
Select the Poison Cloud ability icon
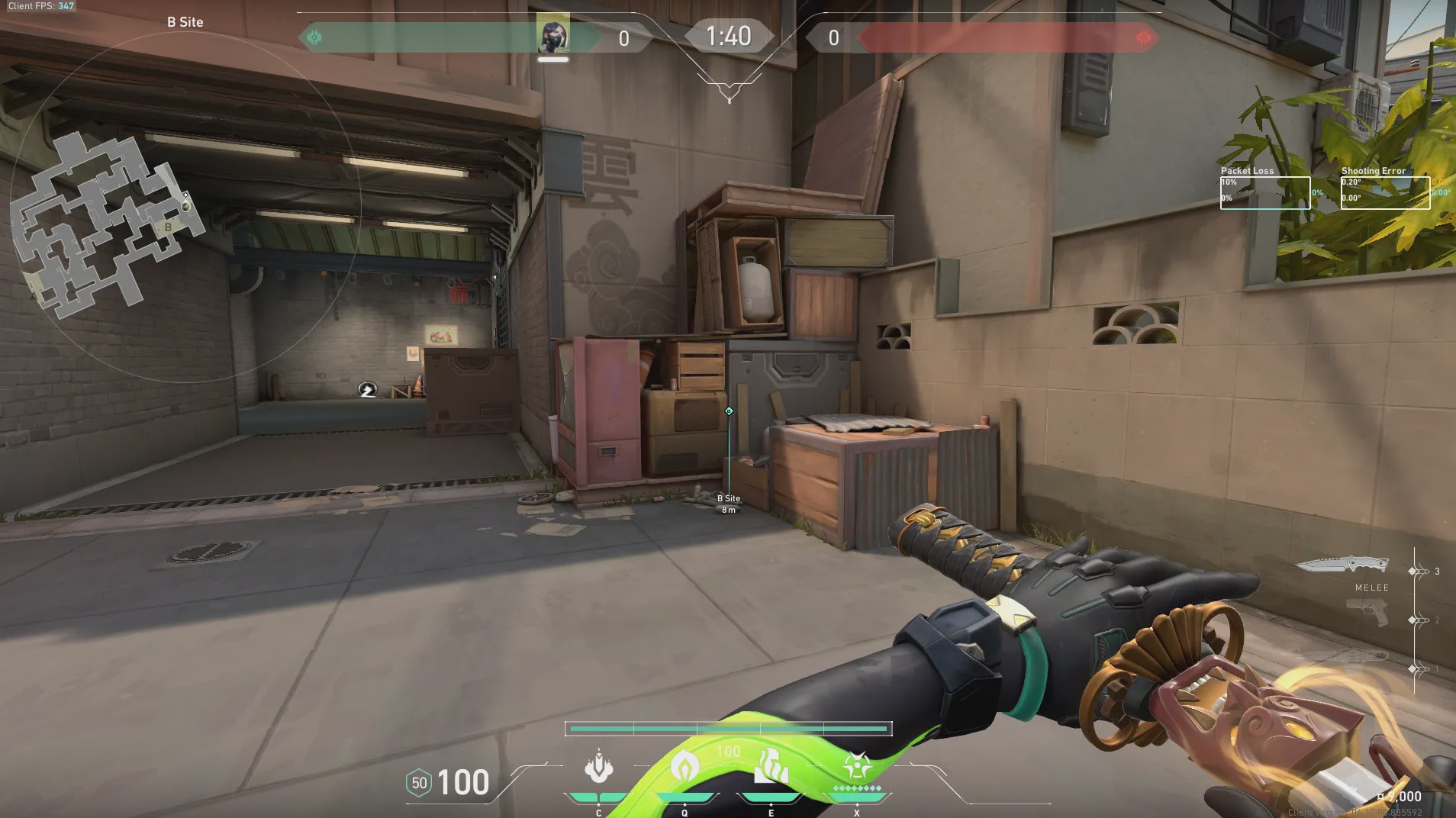coord(685,765)
